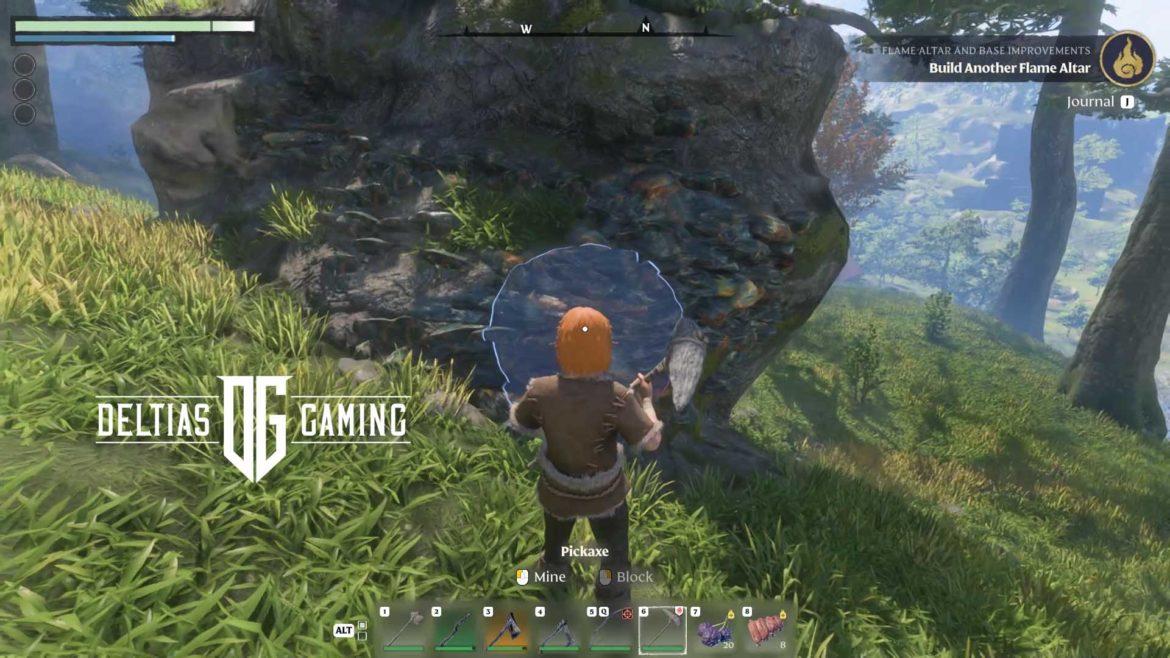Select the bow in hotbar slot 5

pyautogui.click(x=610, y=630)
